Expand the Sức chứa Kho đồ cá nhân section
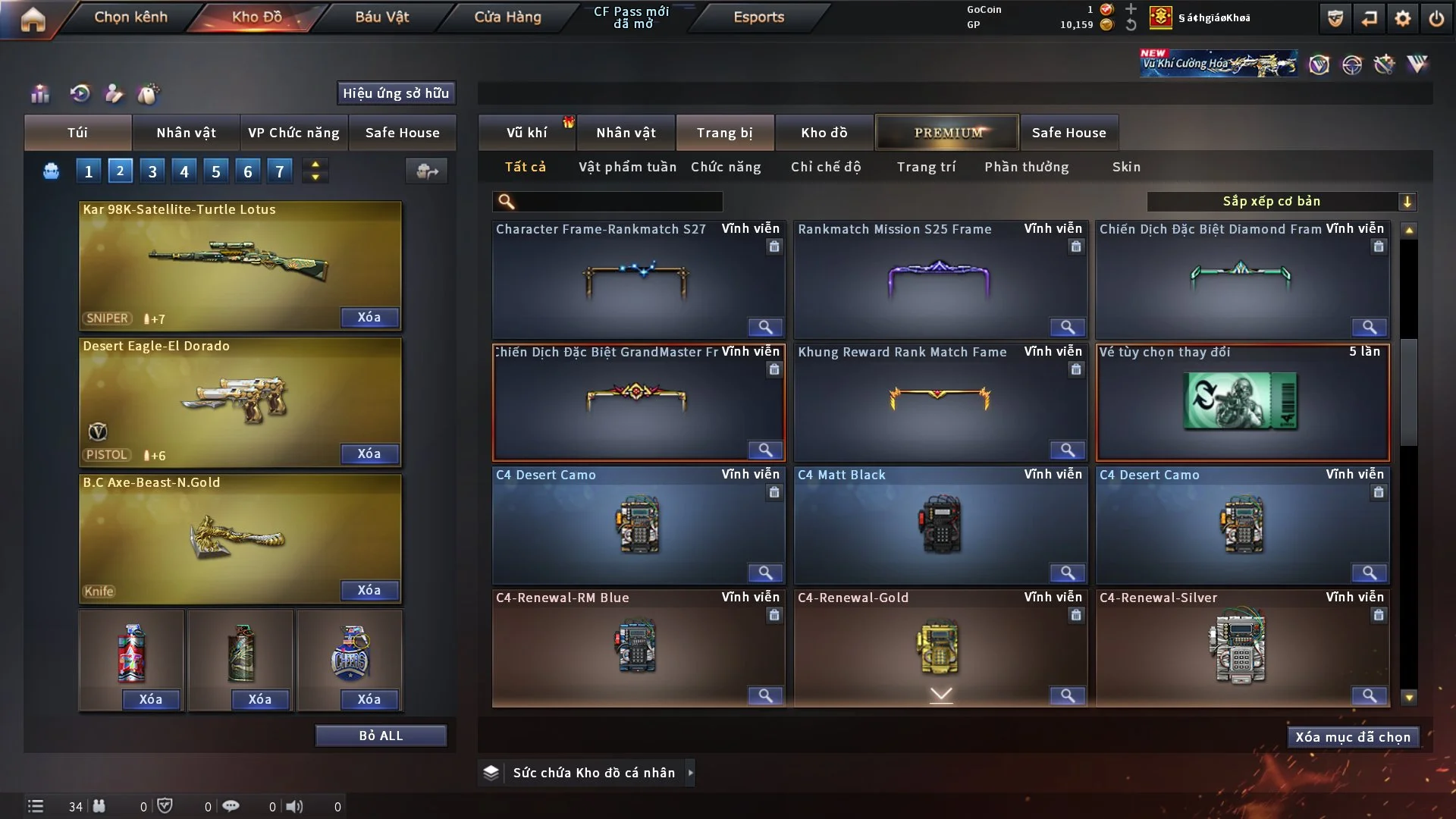Screen dimensions: 1456x819 (x=690, y=773)
